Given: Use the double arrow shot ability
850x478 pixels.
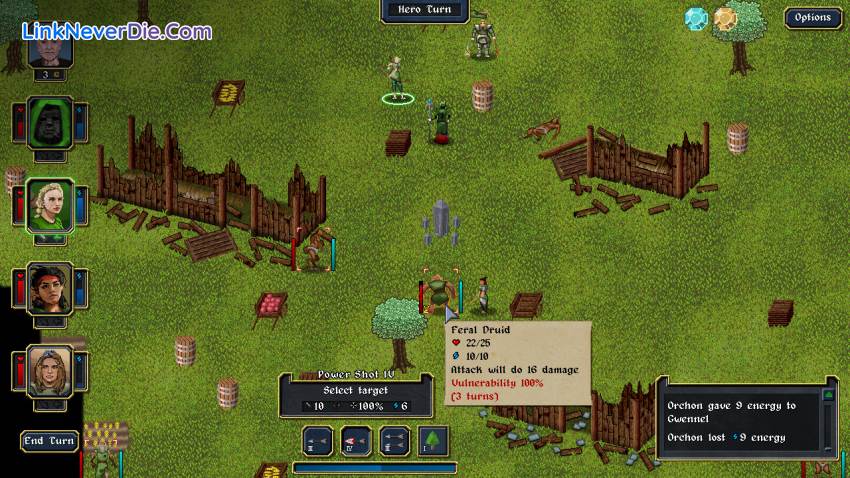Looking at the screenshot, I should (x=395, y=441).
